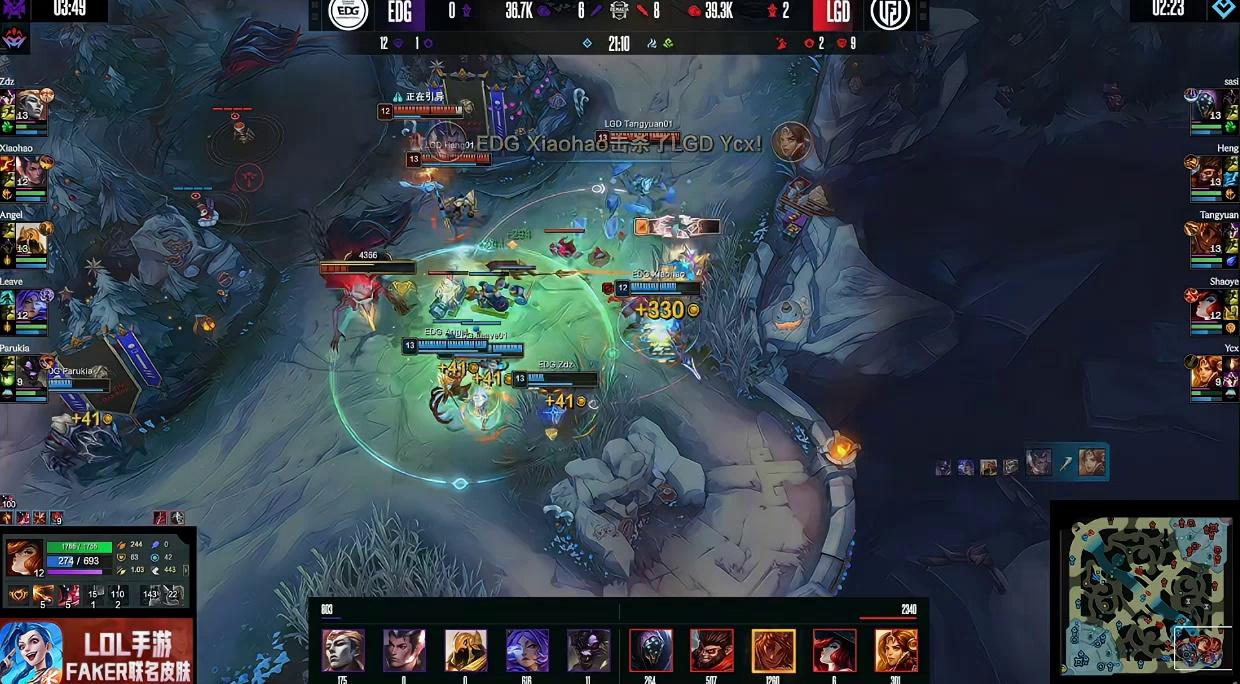This screenshot has width=1240, height=684.
Task: Choose Angel's player row
Action: [30, 239]
